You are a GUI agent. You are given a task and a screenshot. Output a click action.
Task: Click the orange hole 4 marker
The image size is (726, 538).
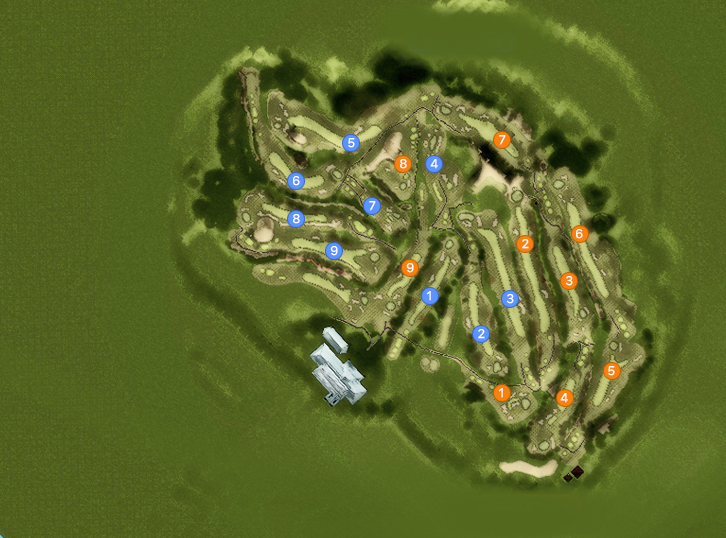[564, 398]
